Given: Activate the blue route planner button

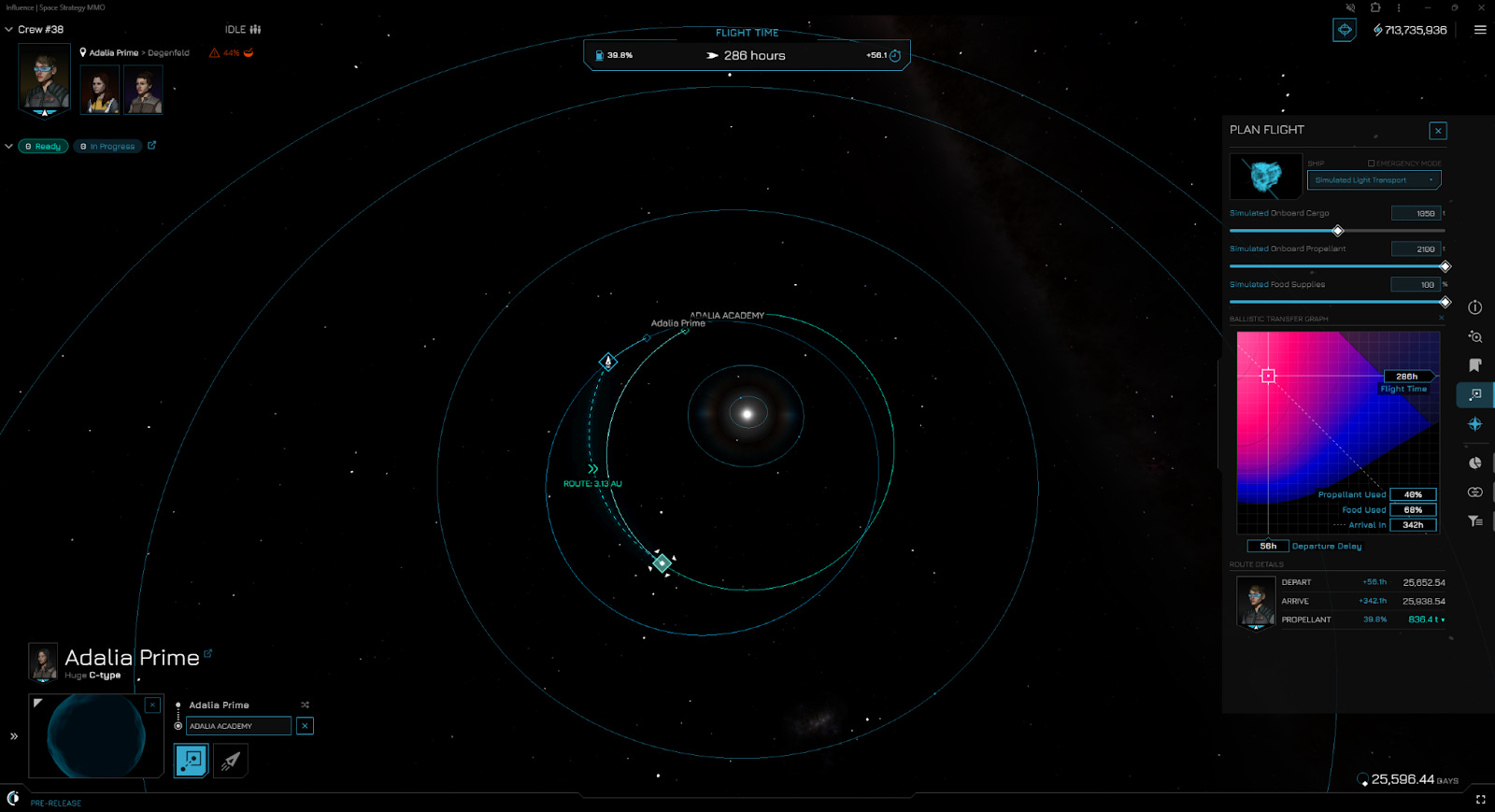Looking at the screenshot, I should point(192,761).
